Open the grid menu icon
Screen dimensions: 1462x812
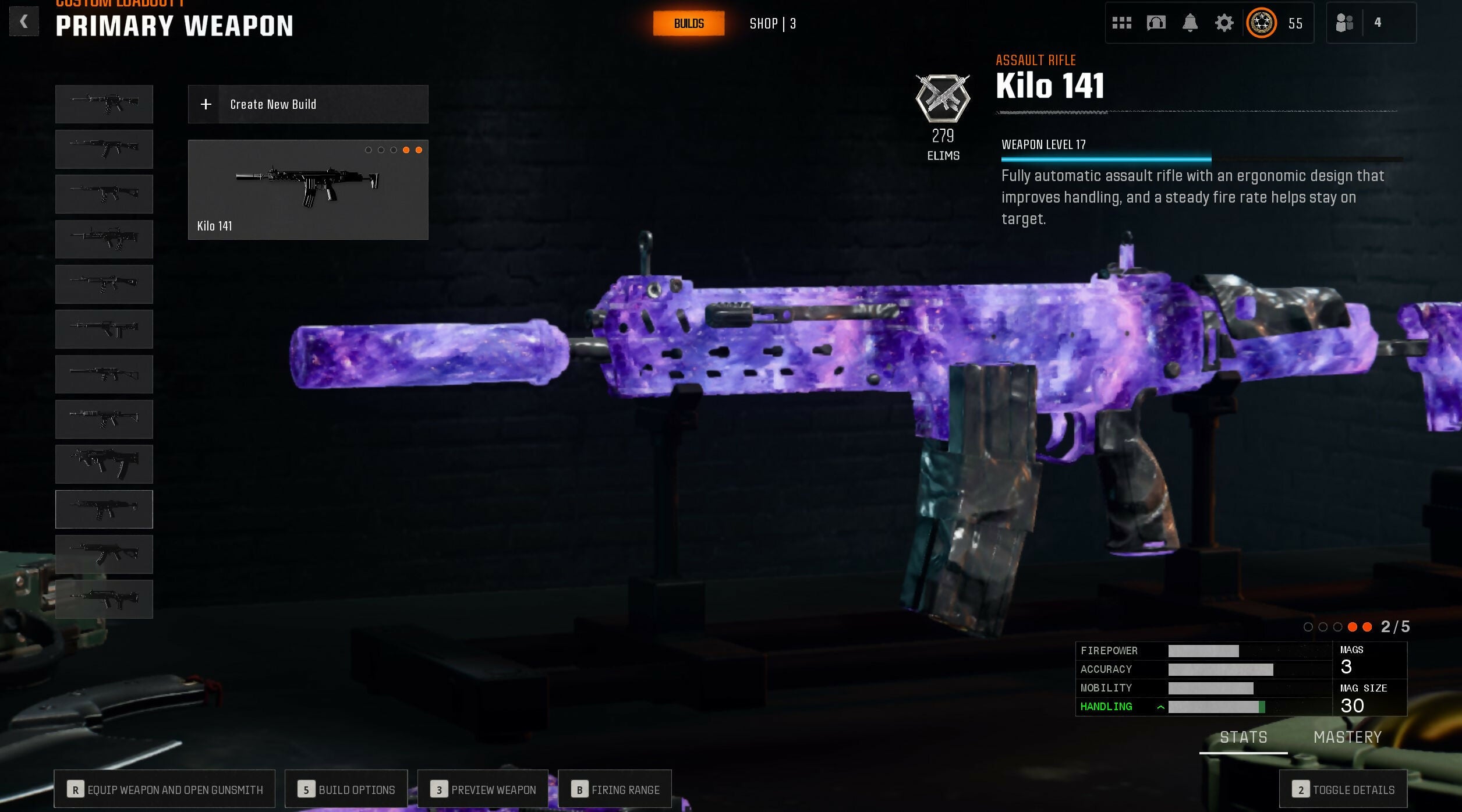pyautogui.click(x=1121, y=23)
